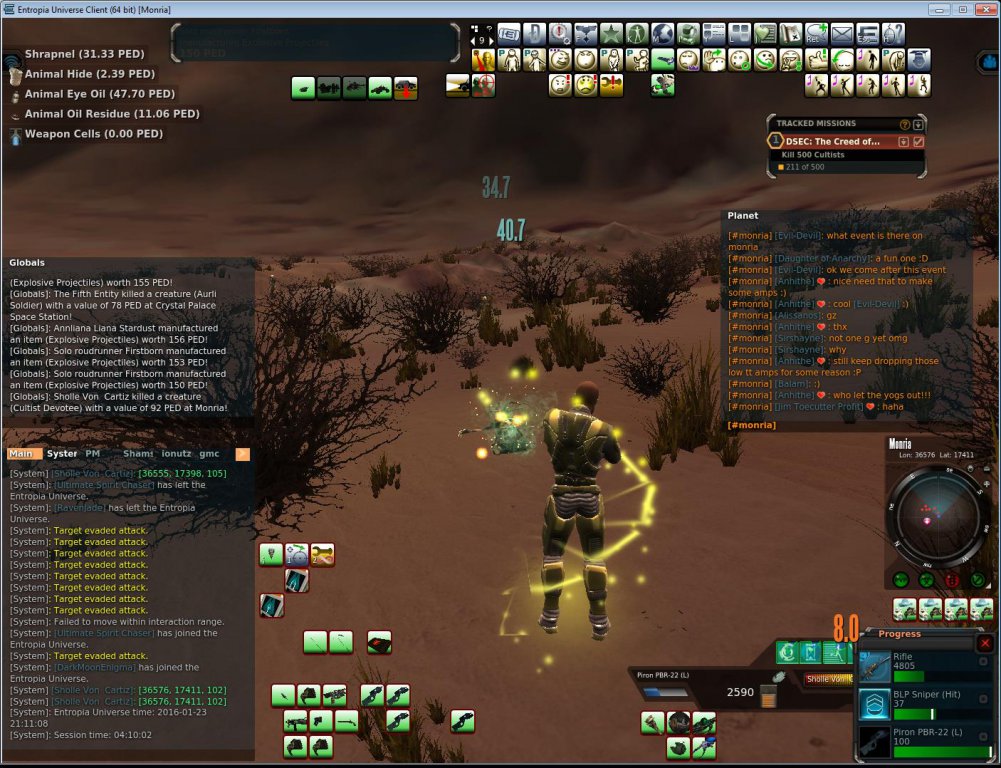Click the green star icon in top bar
Image resolution: width=1001 pixels, height=768 pixels.
[612, 34]
